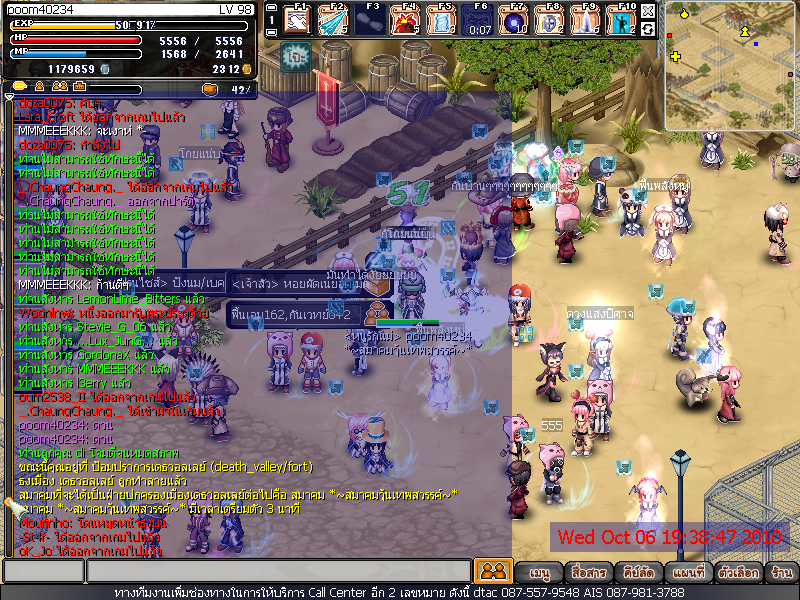Screen dimensions: 800x600
Task: Click the chat text input box
Action: [278, 572]
